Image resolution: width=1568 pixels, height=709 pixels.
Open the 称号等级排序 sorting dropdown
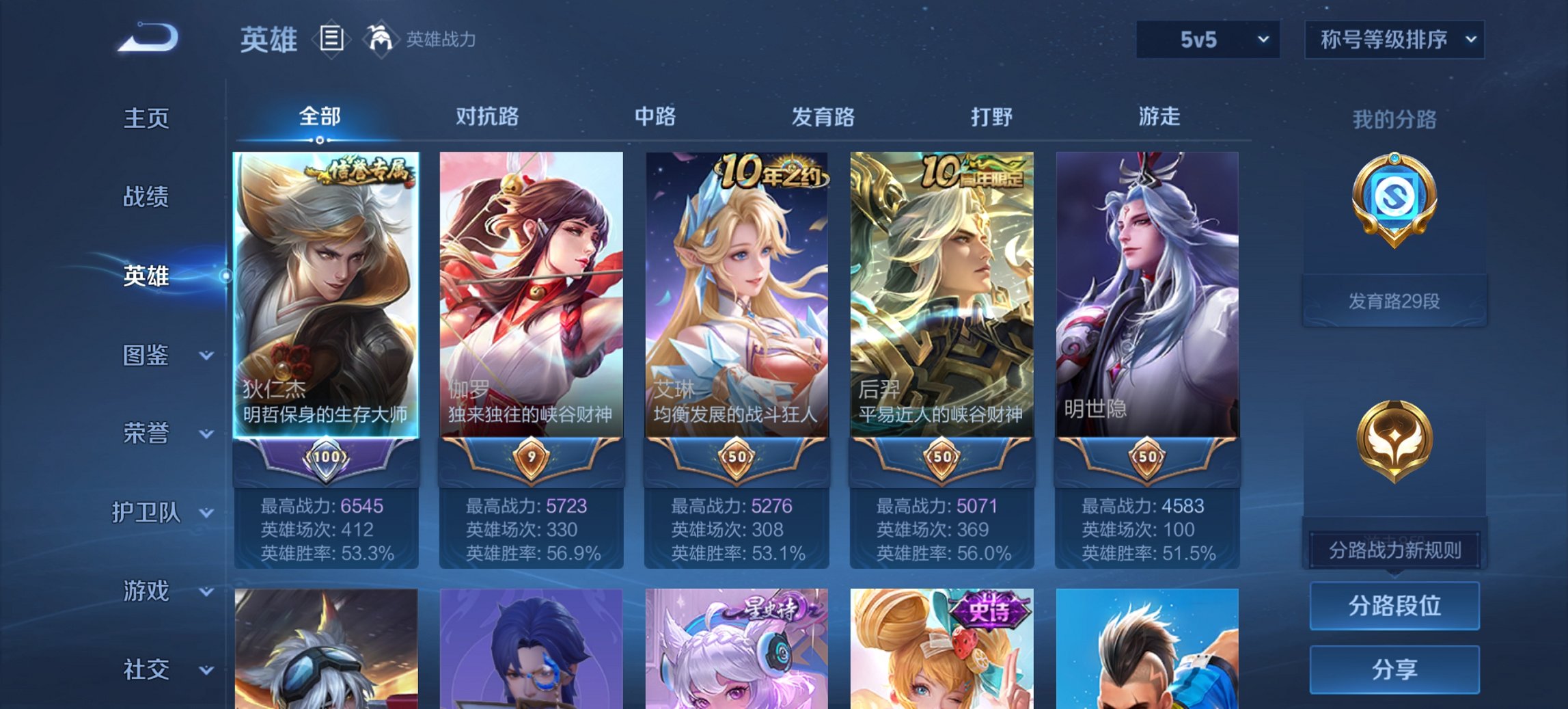1394,40
